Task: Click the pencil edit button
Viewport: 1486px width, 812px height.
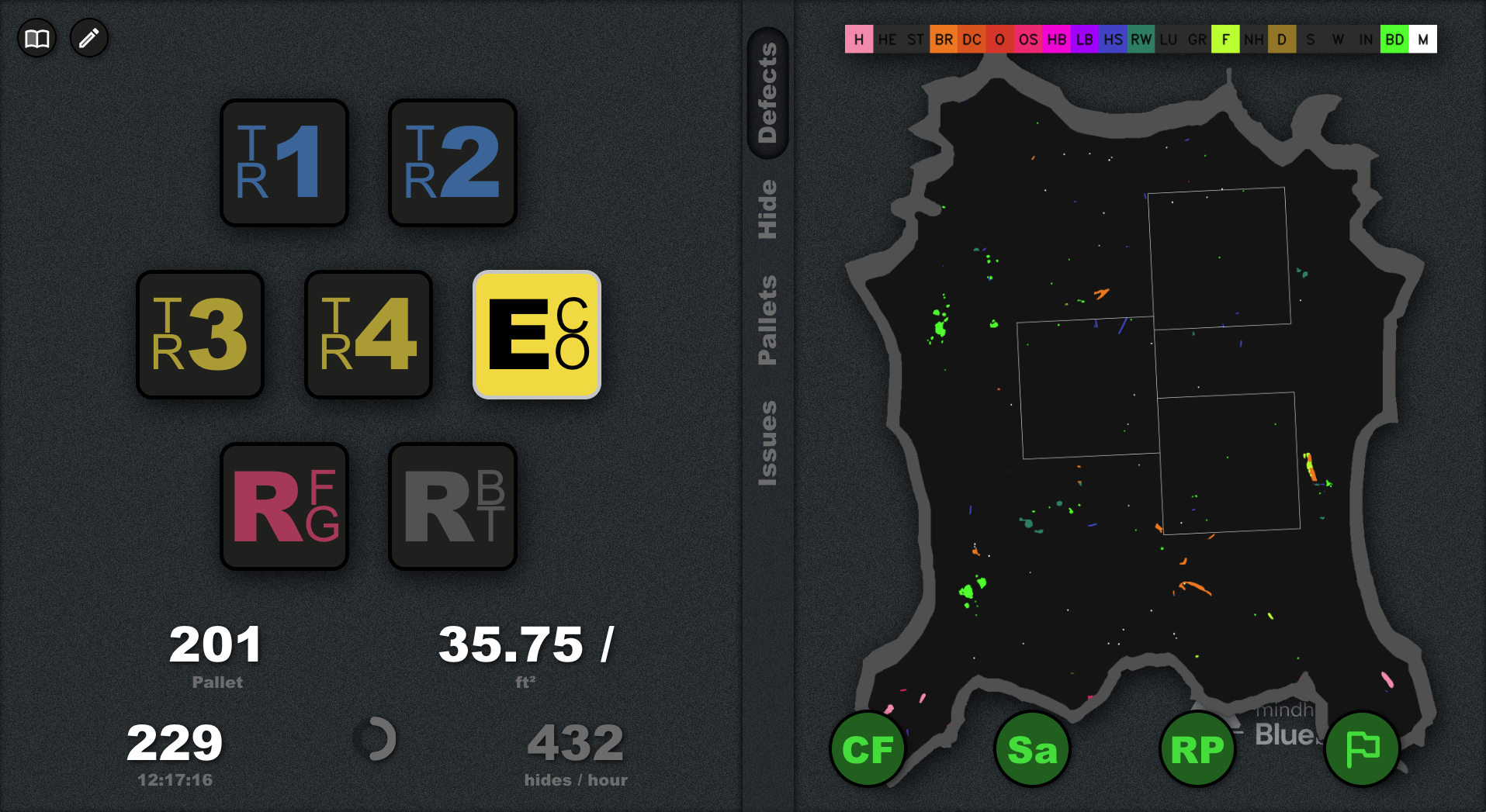Action: [89, 38]
